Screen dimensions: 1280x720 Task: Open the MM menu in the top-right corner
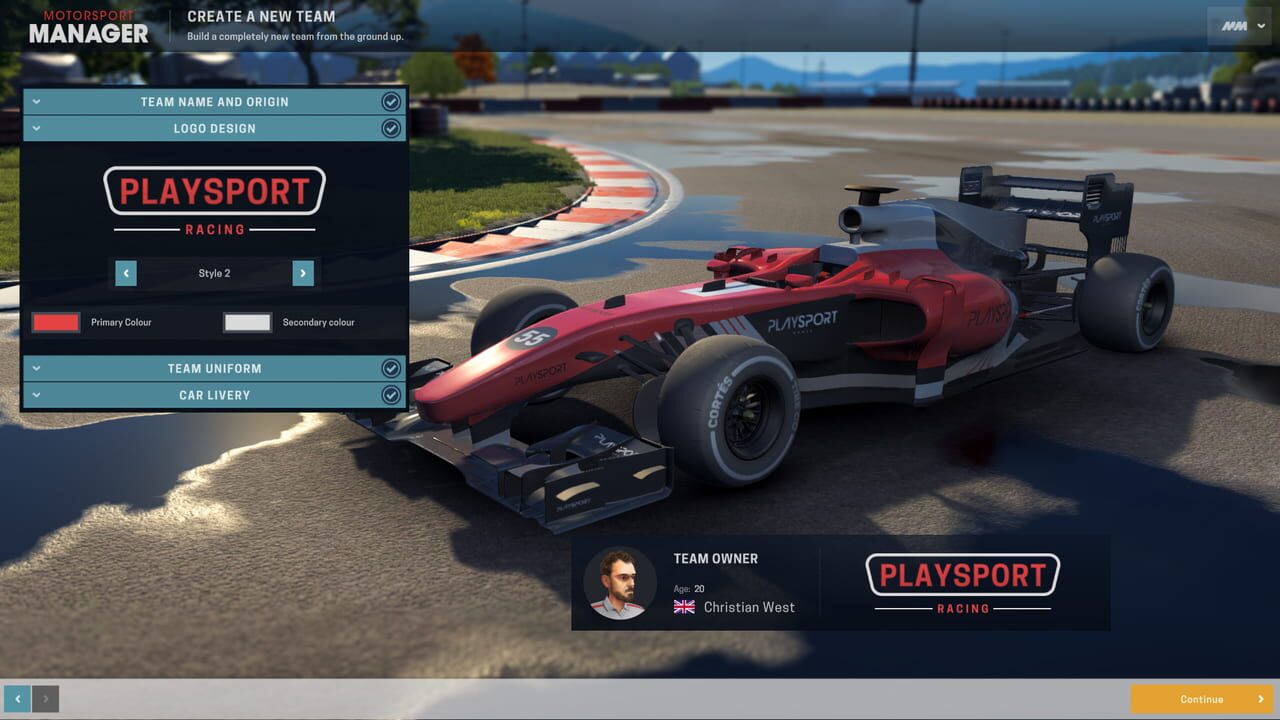1237,25
